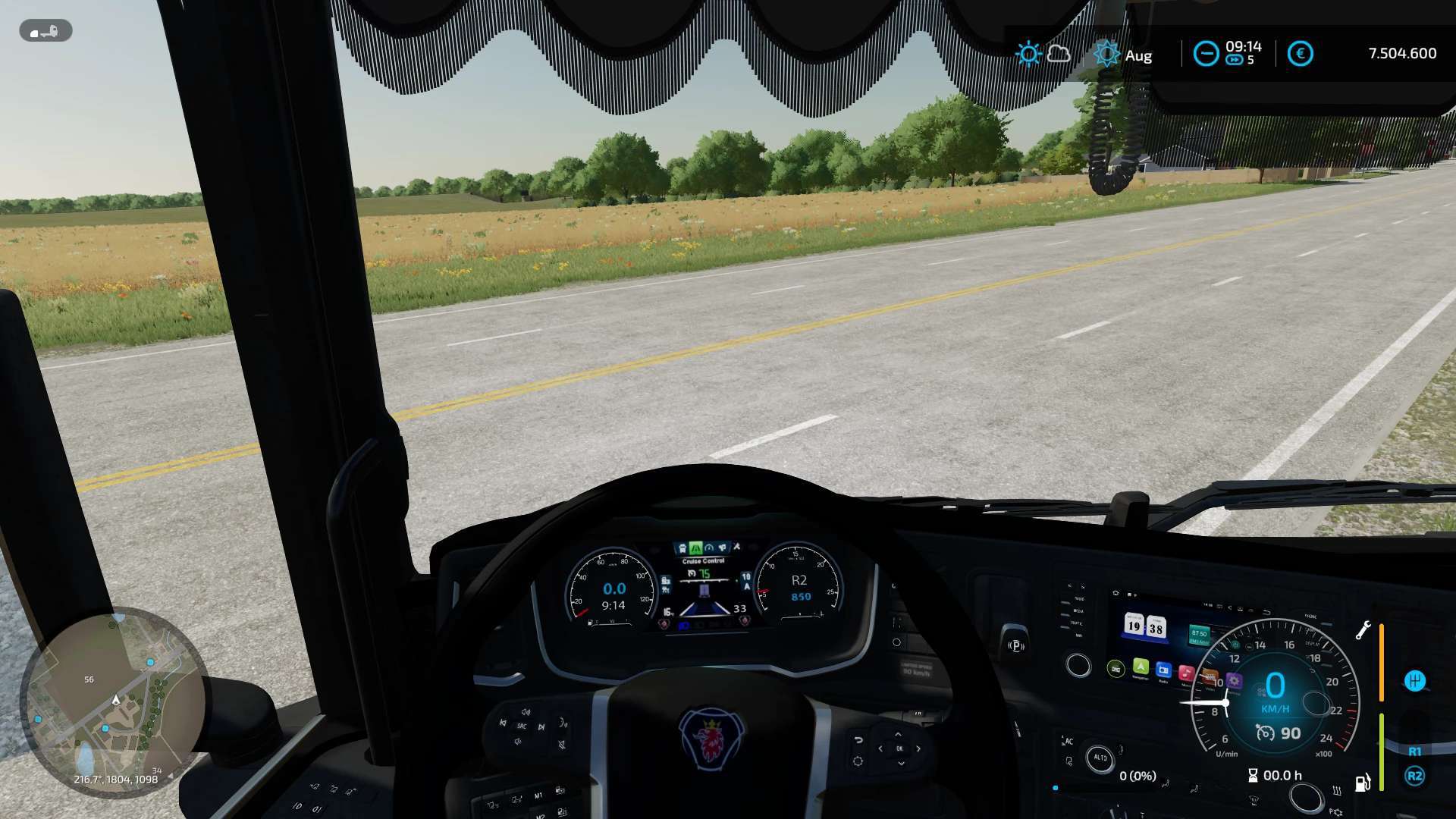
Task: Click the fuel pump icon
Action: [x=1363, y=783]
